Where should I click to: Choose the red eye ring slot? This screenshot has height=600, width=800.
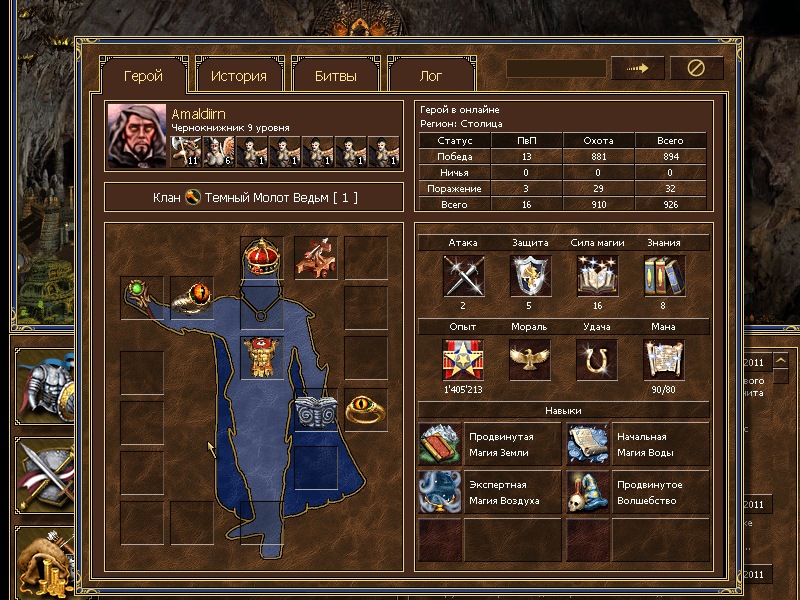pos(191,297)
